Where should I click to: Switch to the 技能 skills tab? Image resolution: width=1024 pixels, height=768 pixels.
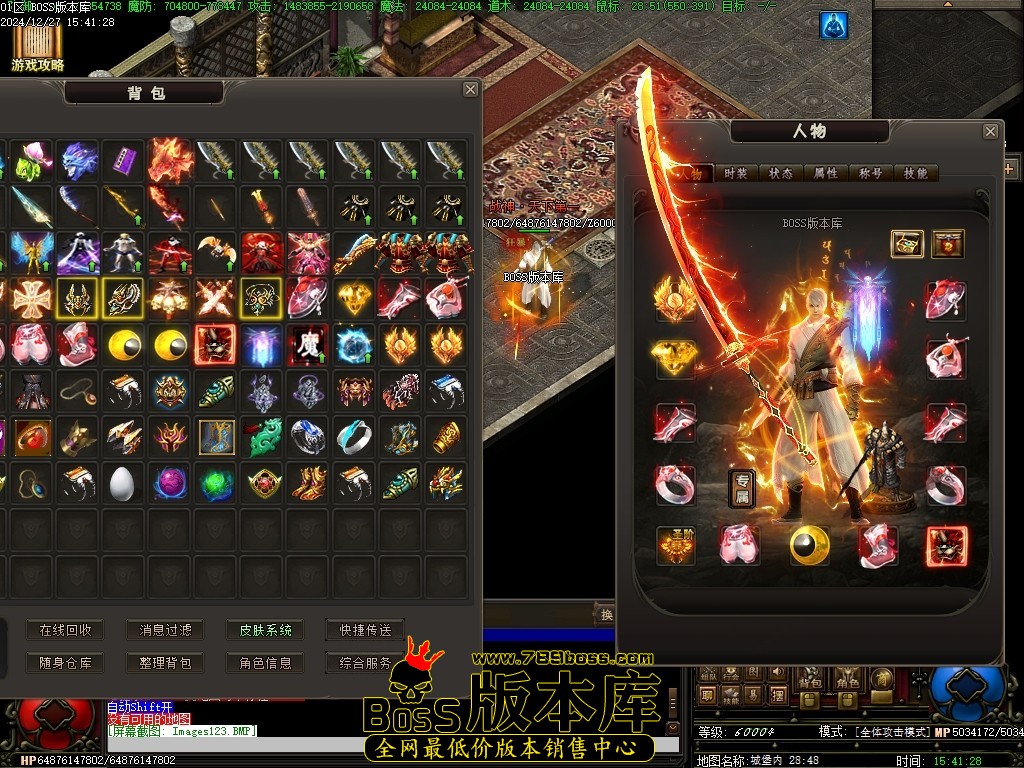[916, 173]
